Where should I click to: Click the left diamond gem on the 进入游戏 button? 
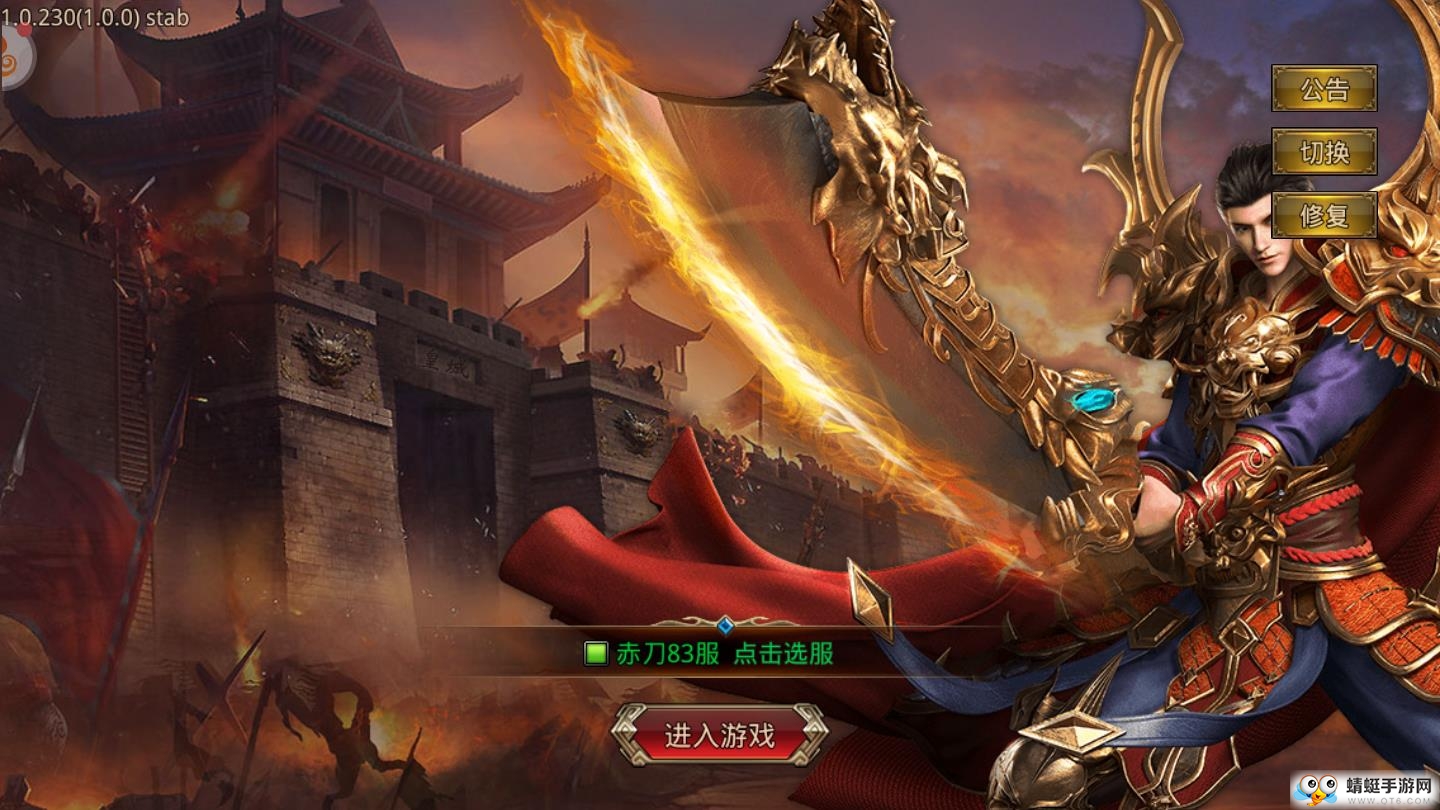pos(629,733)
